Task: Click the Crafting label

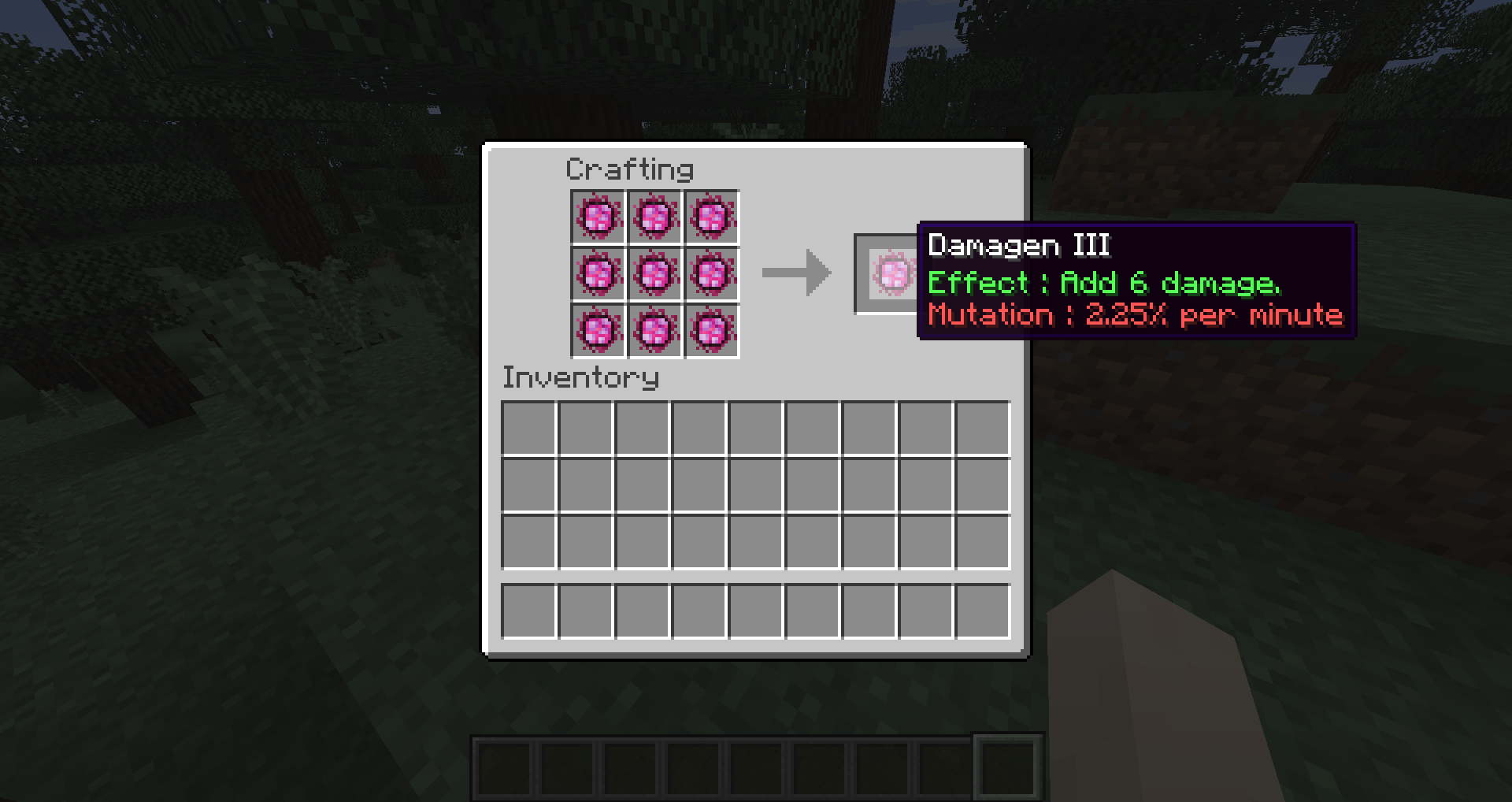Action: pyautogui.click(x=630, y=169)
